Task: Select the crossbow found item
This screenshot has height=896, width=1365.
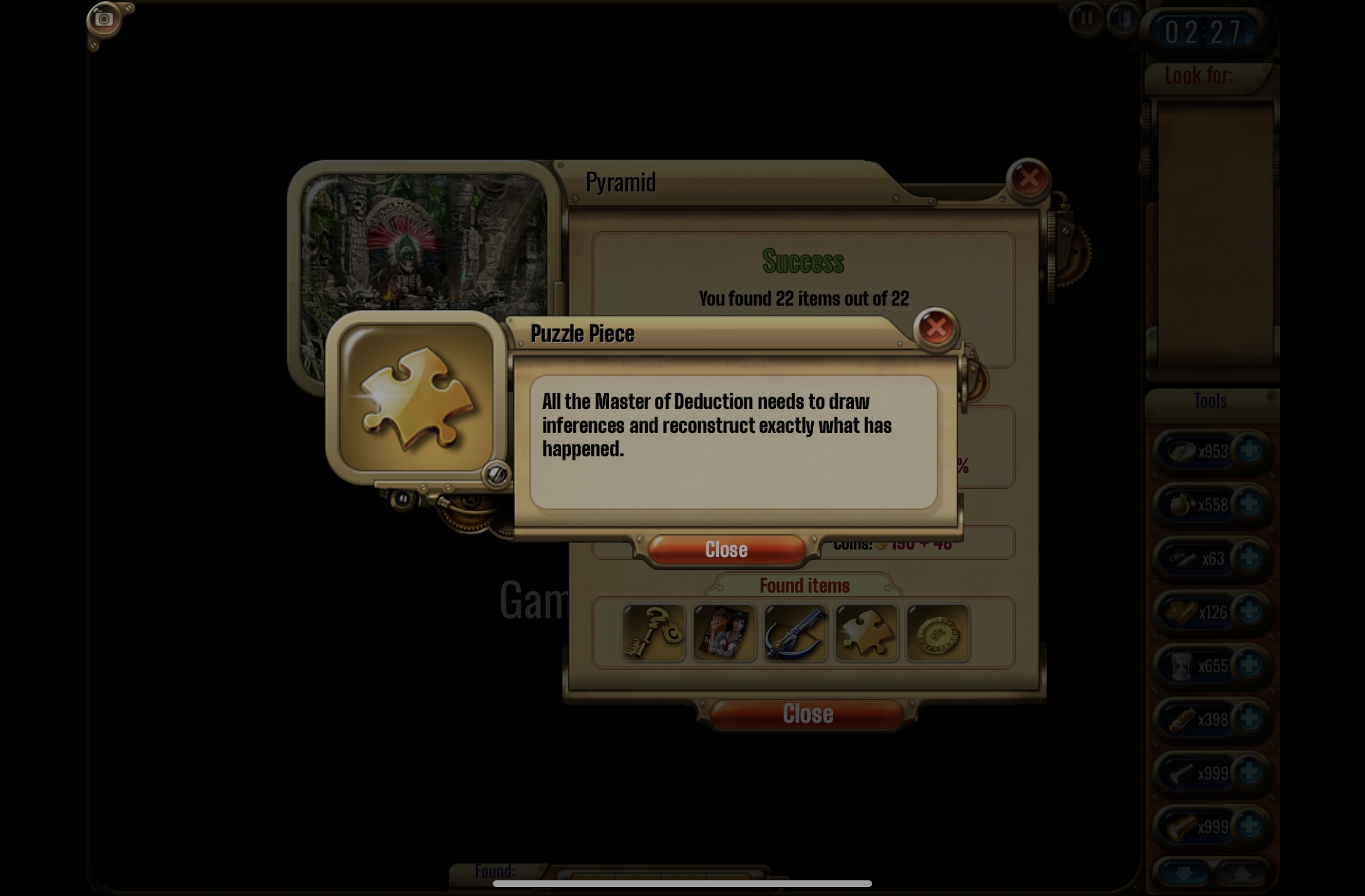Action: tap(795, 633)
